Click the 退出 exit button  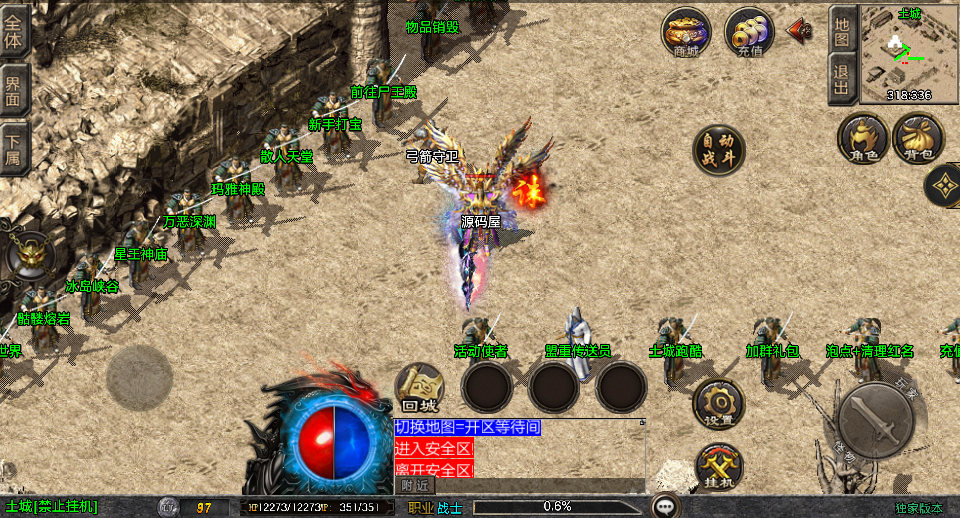(x=842, y=78)
